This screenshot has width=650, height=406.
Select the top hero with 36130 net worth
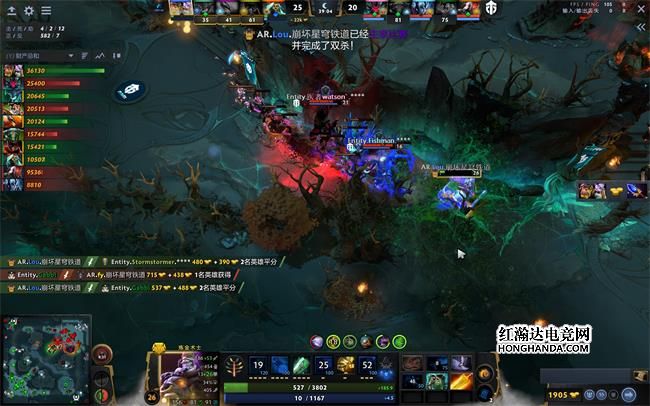click(14, 71)
